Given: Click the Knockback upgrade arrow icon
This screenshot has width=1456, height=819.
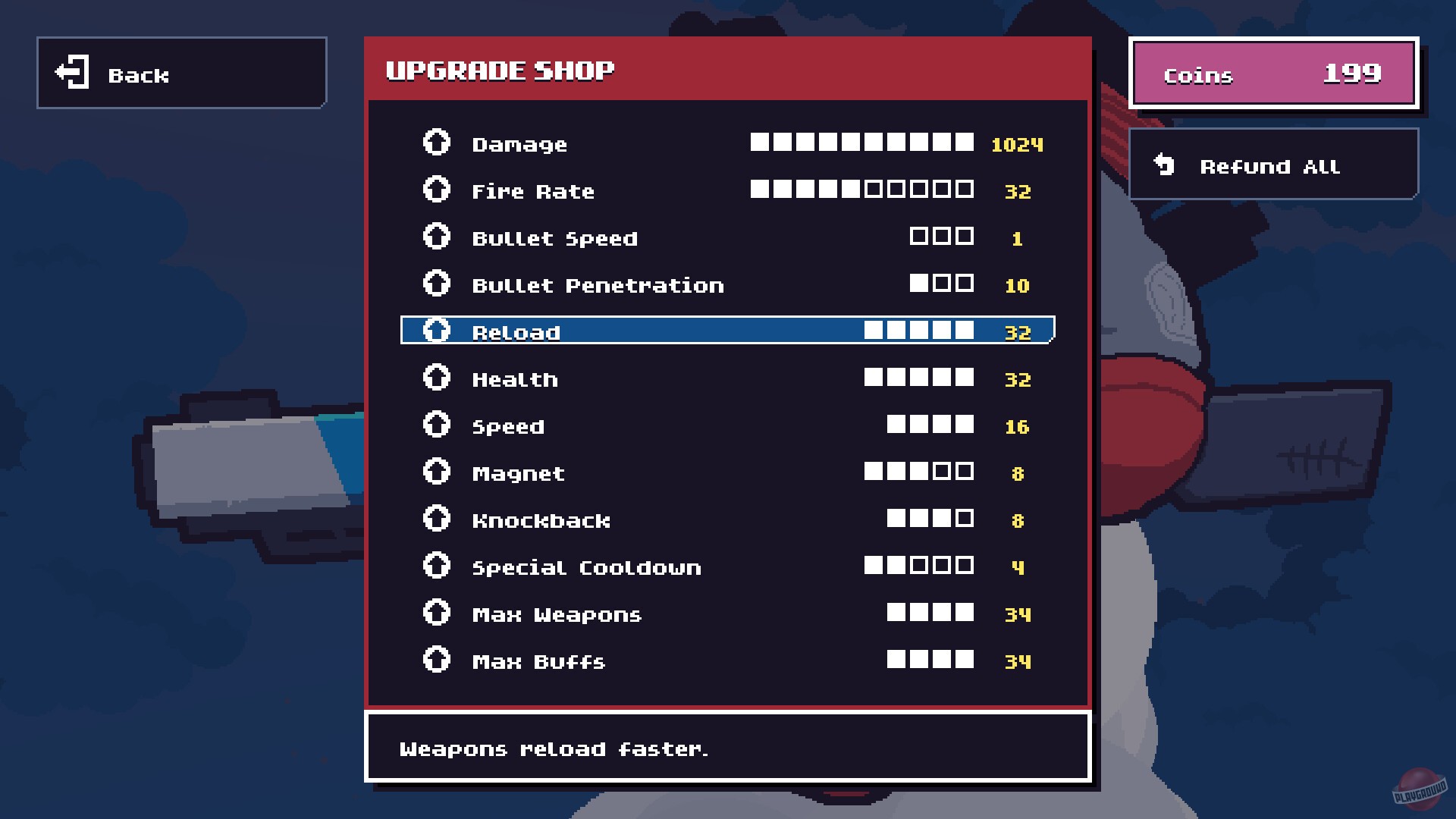Looking at the screenshot, I should coord(436,519).
